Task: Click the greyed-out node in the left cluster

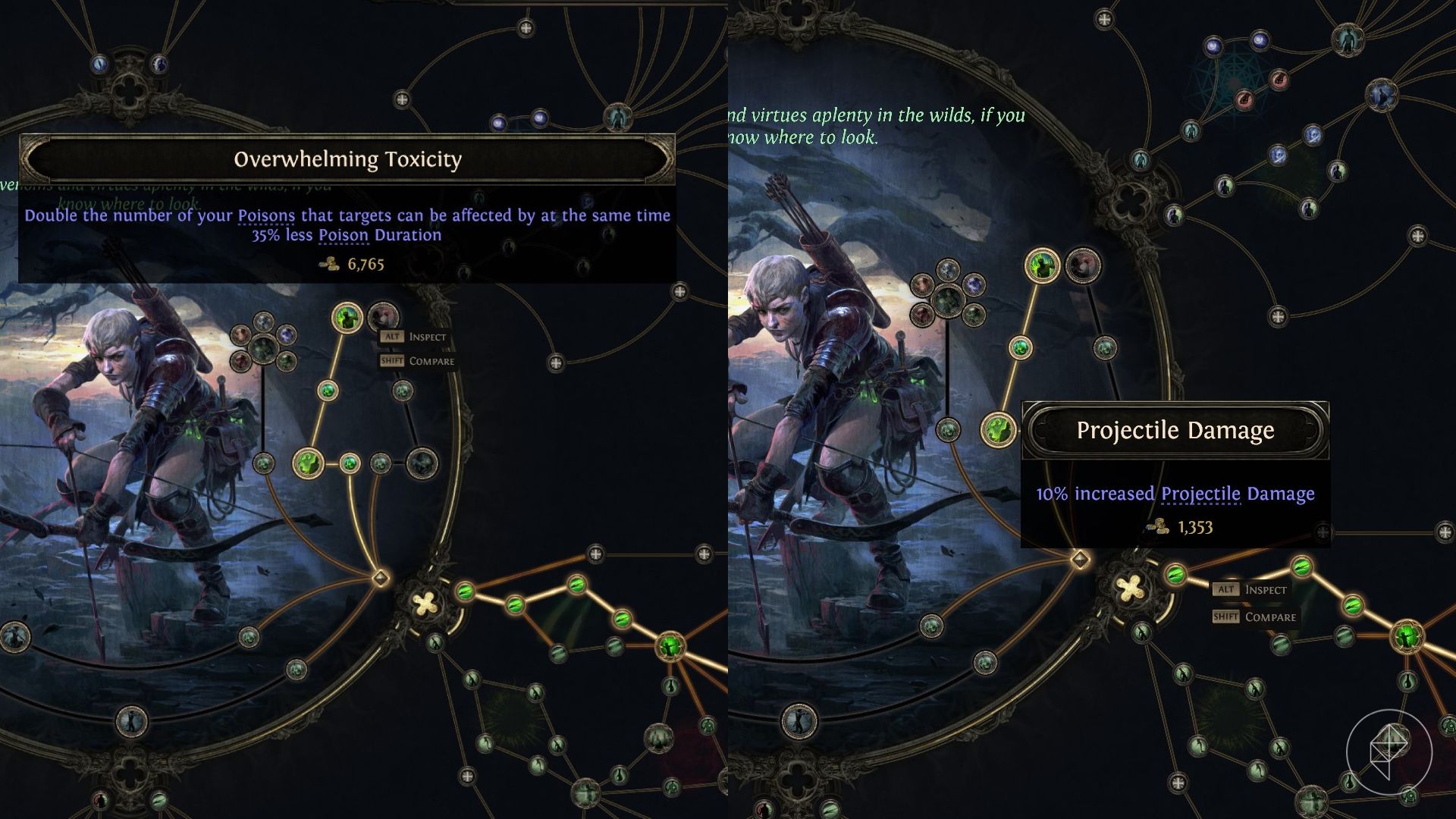Action: click(x=262, y=319)
